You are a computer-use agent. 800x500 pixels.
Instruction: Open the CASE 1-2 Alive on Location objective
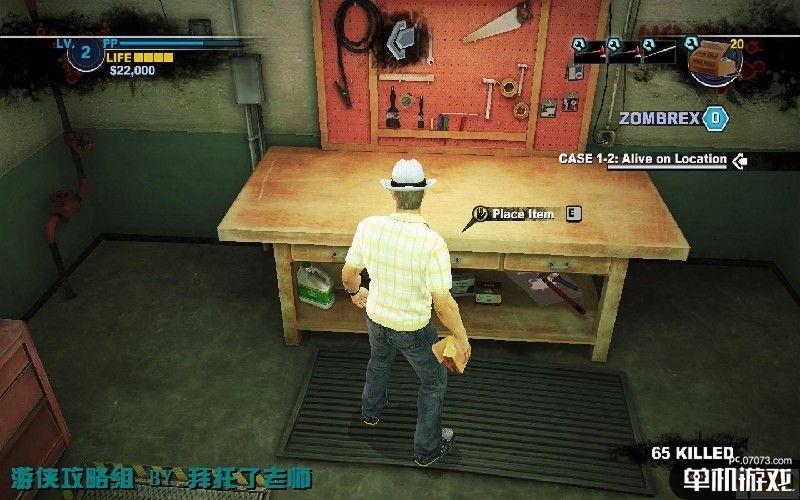click(642, 160)
